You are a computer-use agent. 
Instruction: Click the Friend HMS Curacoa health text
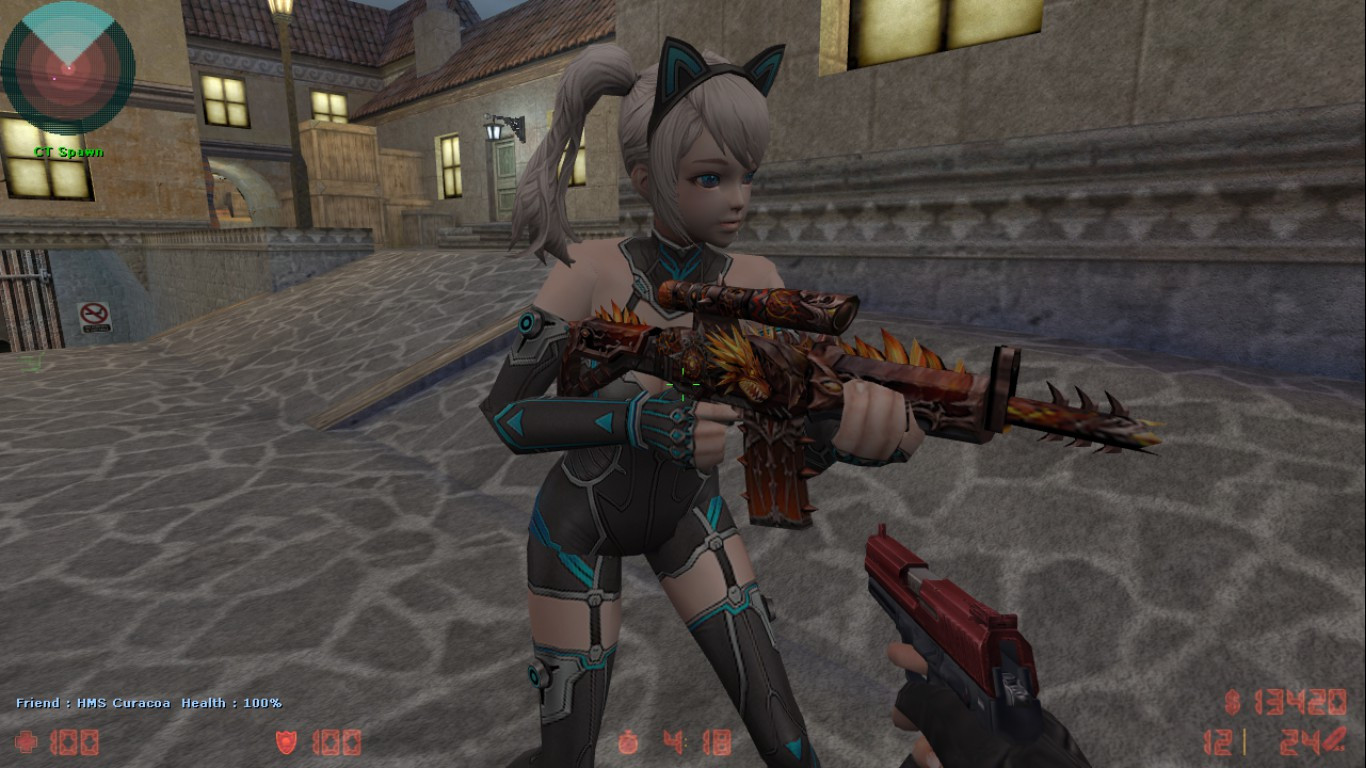(148, 703)
